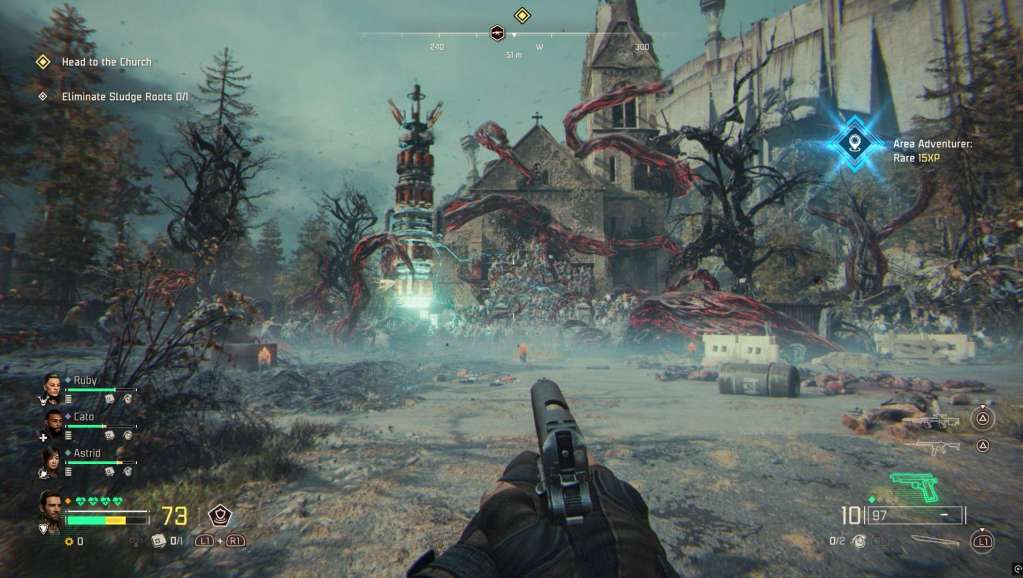Click the yellow gear currency icon
The image size is (1023, 578).
[68, 541]
